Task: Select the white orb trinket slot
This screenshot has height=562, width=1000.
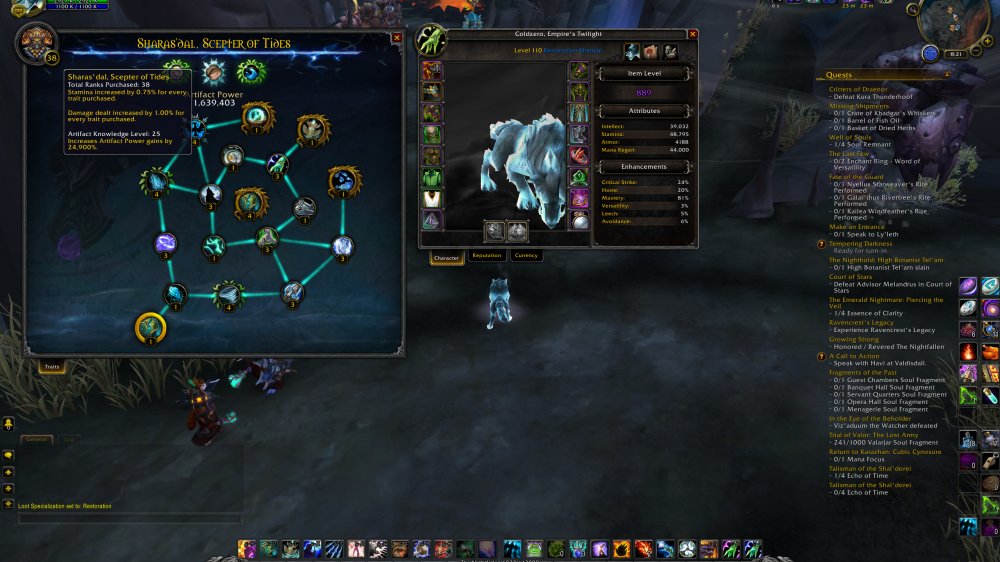Action: [579, 221]
